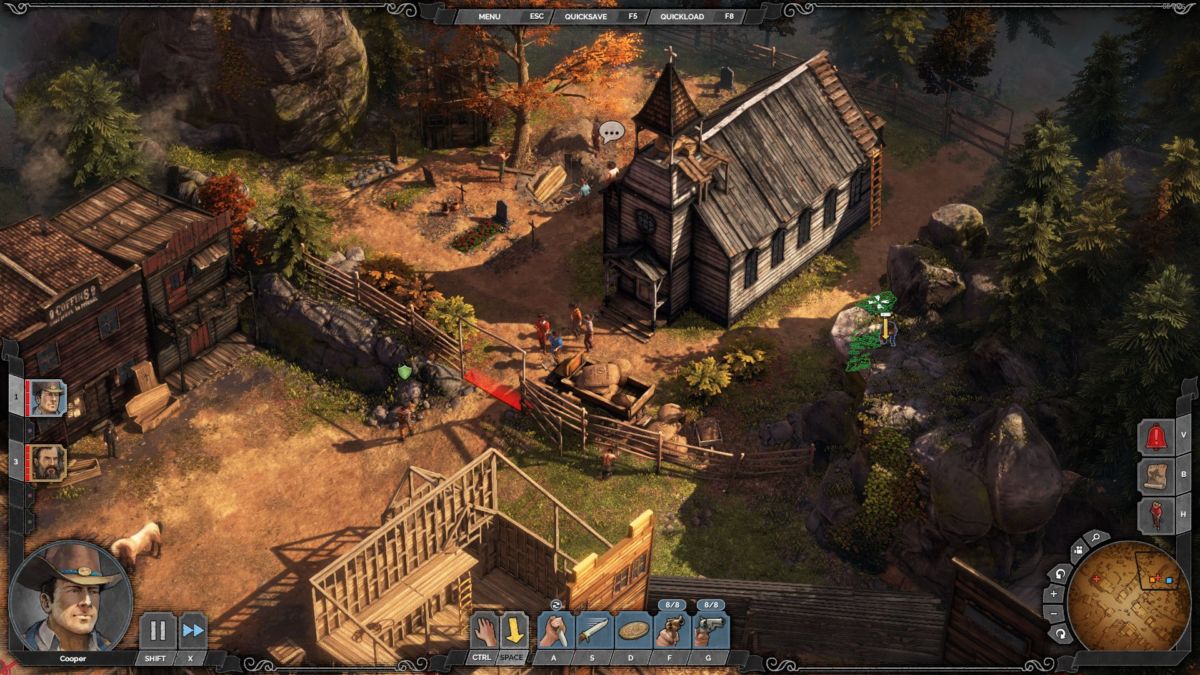Select the knife stab ability
Viewport: 1200px width, 675px height.
tap(555, 631)
